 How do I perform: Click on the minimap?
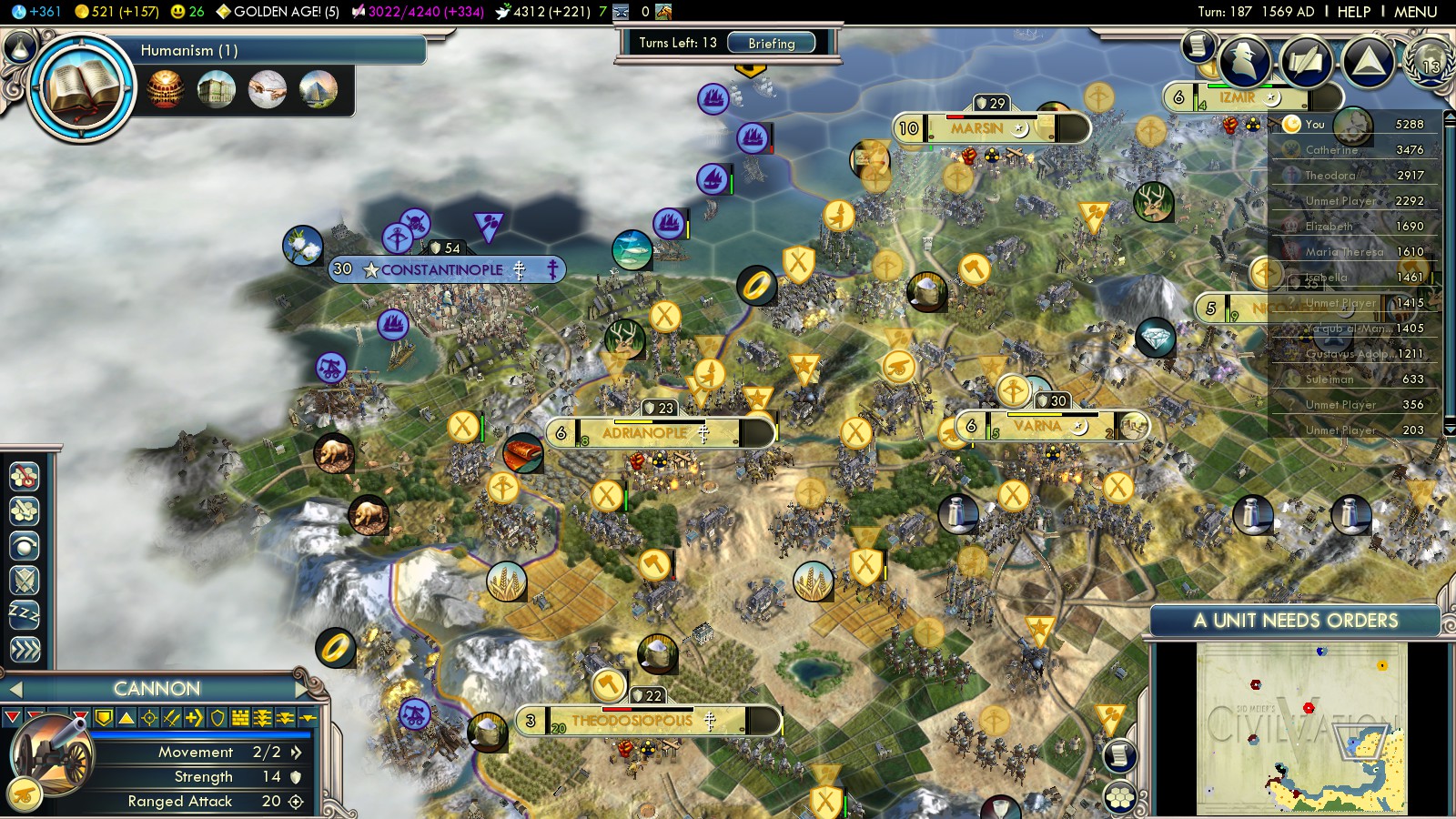[1301, 728]
